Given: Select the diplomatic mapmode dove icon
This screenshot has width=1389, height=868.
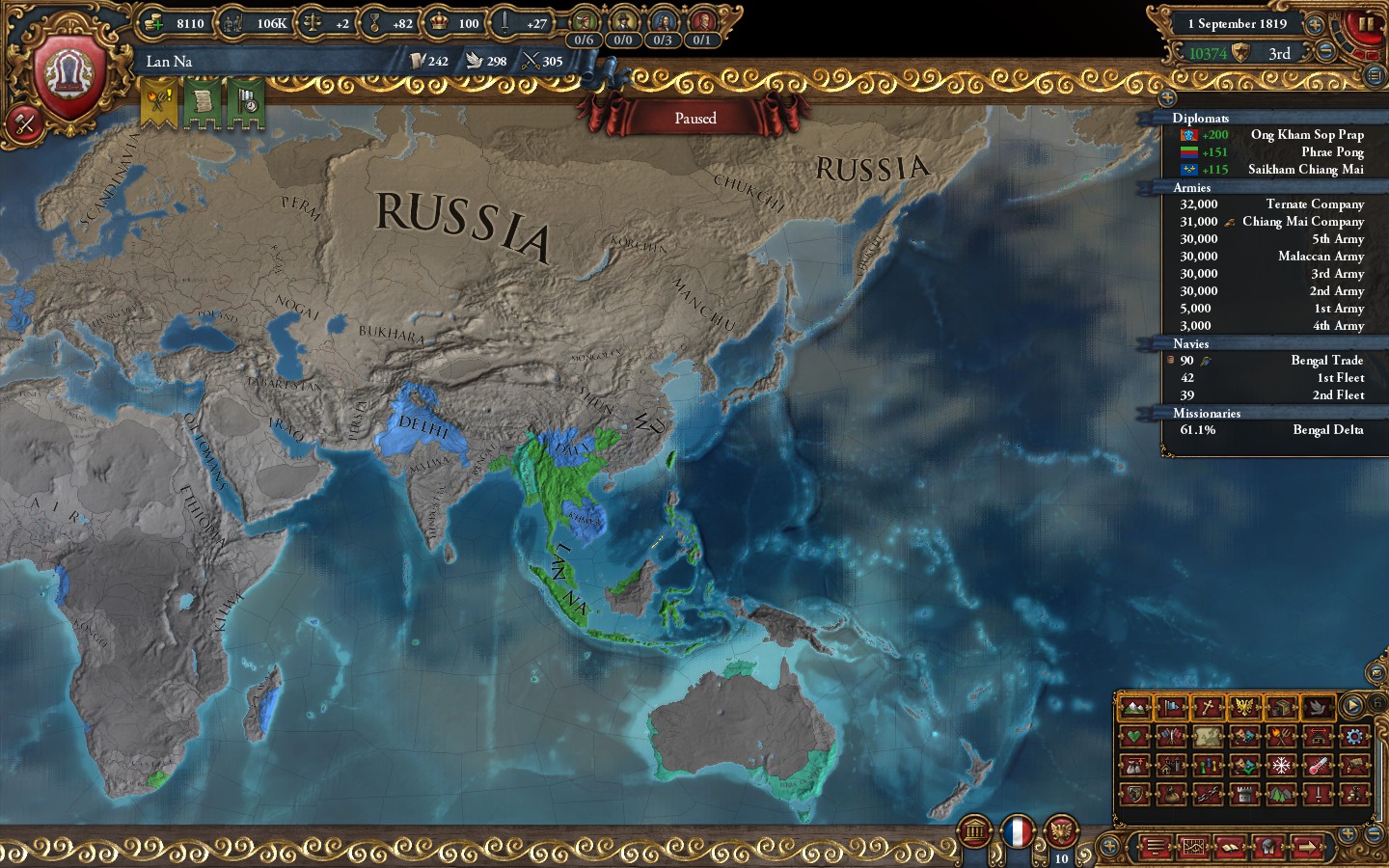Looking at the screenshot, I should [x=1318, y=707].
